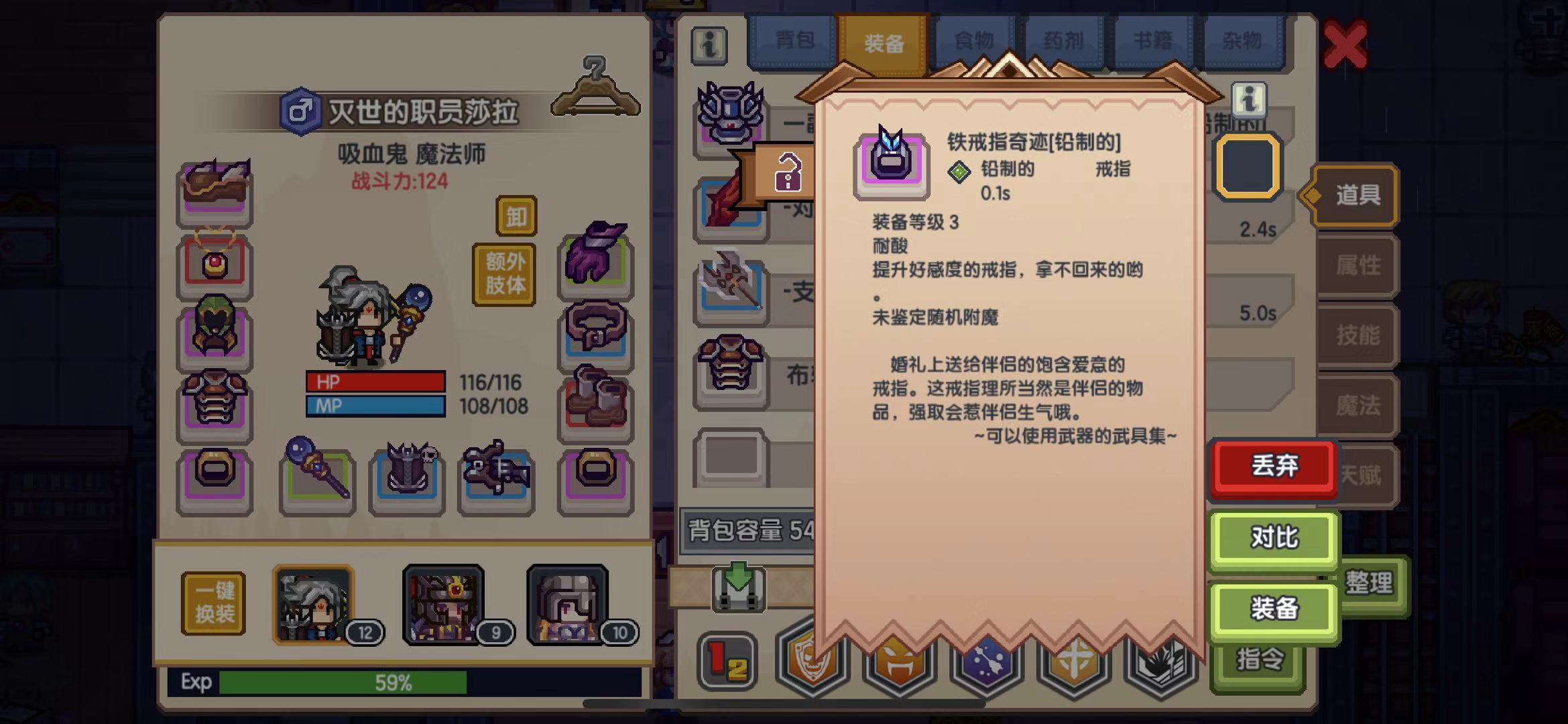This screenshot has width=1568, height=724.
Task: Open the 背包 backpack tab
Action: pos(796,40)
